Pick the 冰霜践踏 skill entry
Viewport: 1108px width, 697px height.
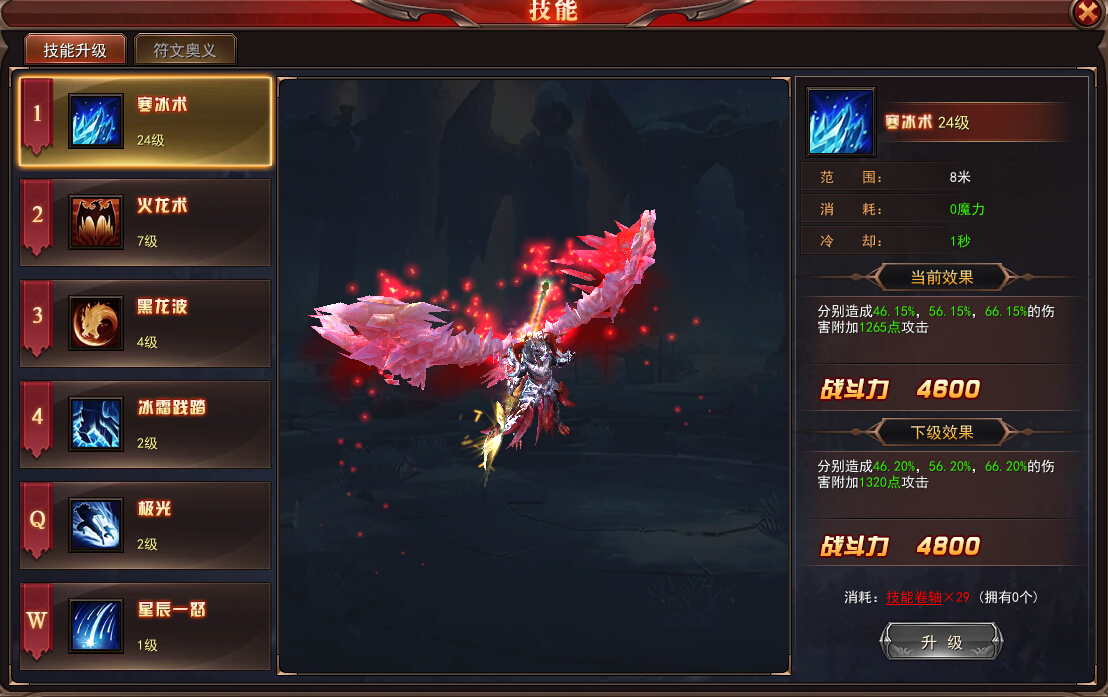tap(146, 425)
